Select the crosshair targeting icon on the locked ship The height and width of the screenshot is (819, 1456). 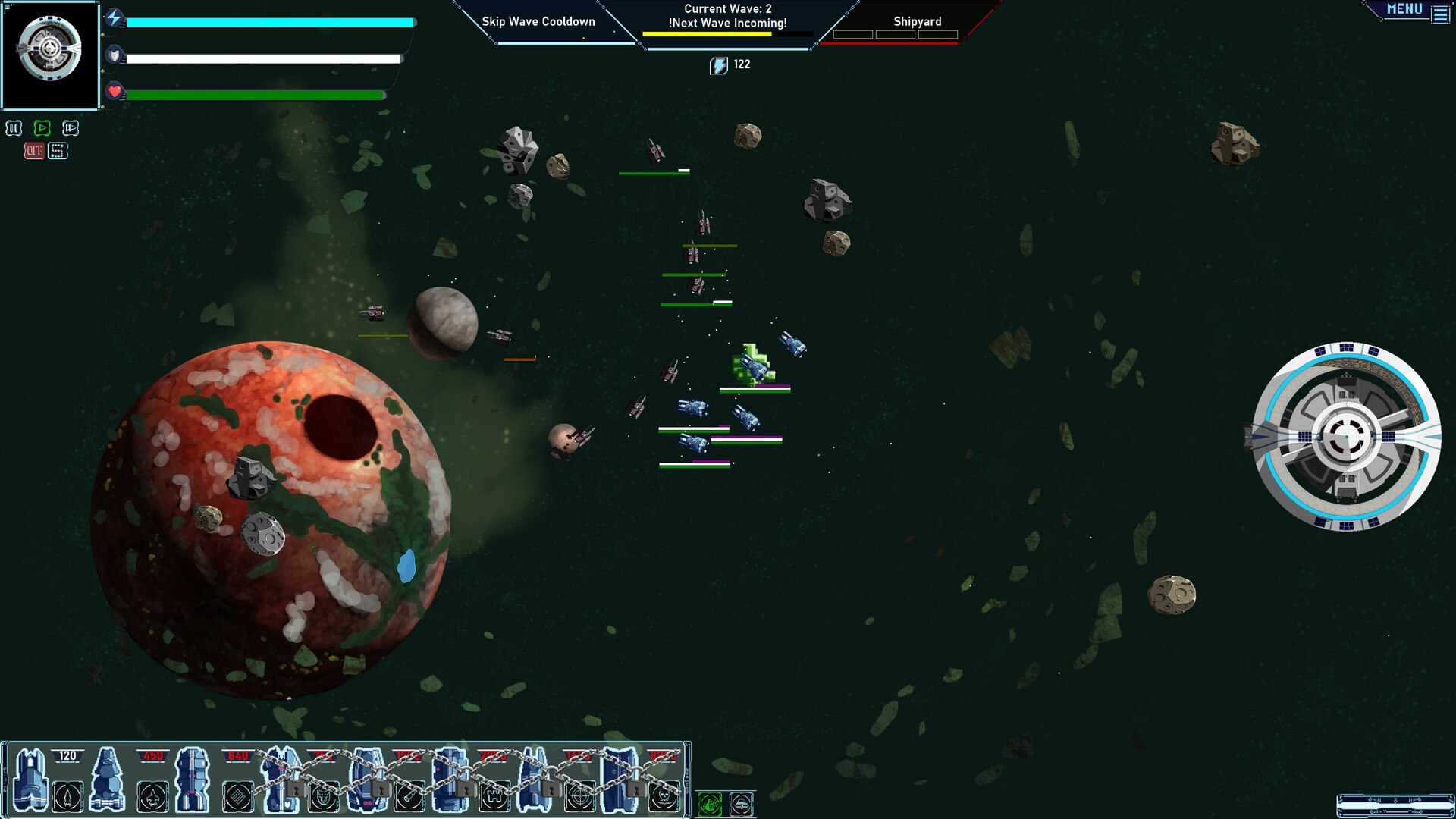pyautogui.click(x=579, y=797)
